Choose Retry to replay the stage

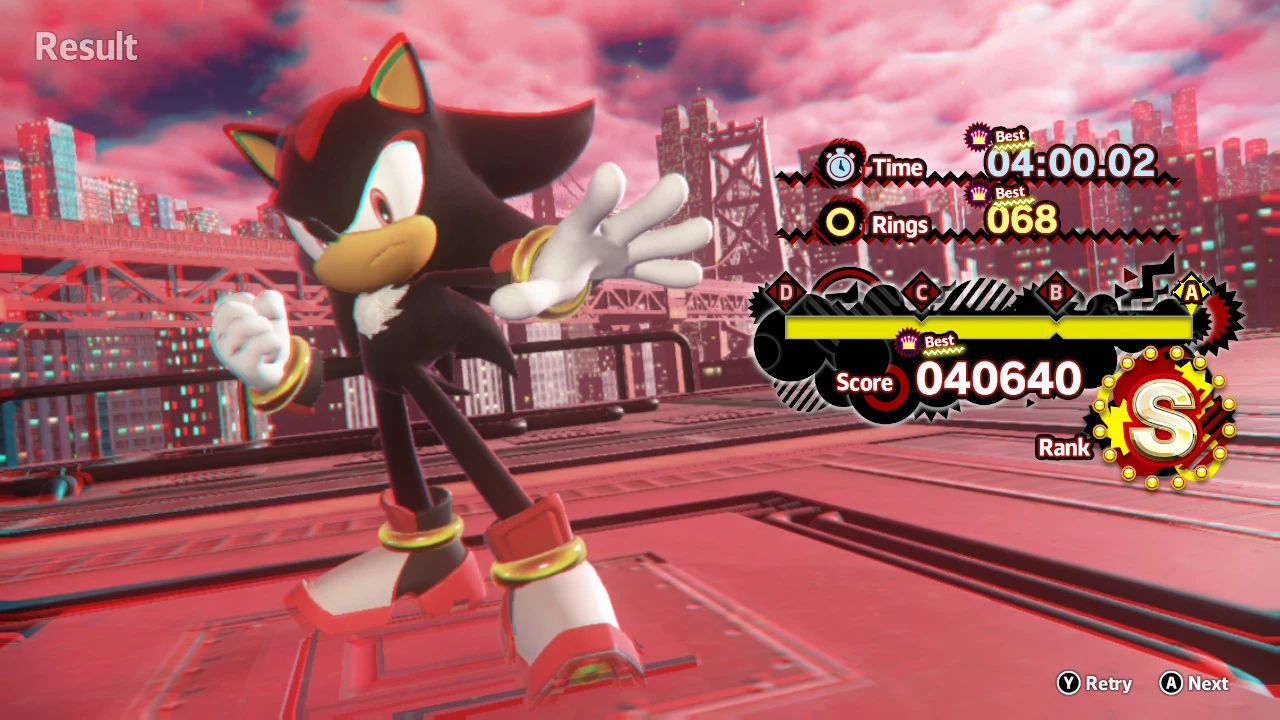(1104, 684)
